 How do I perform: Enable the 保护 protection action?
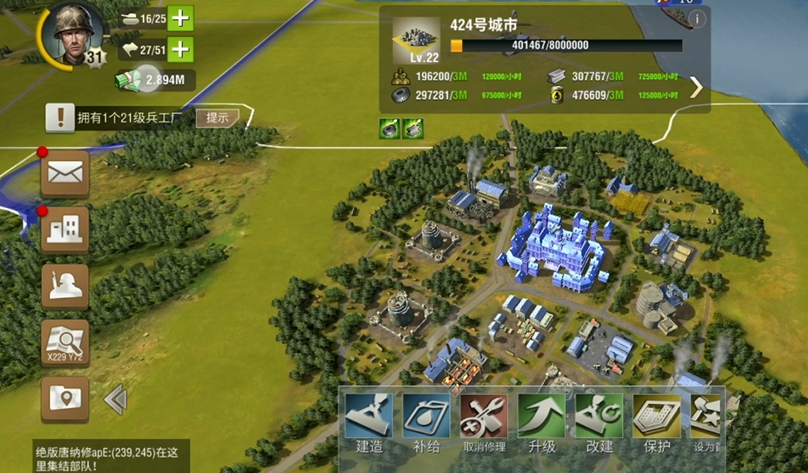[x=656, y=422]
